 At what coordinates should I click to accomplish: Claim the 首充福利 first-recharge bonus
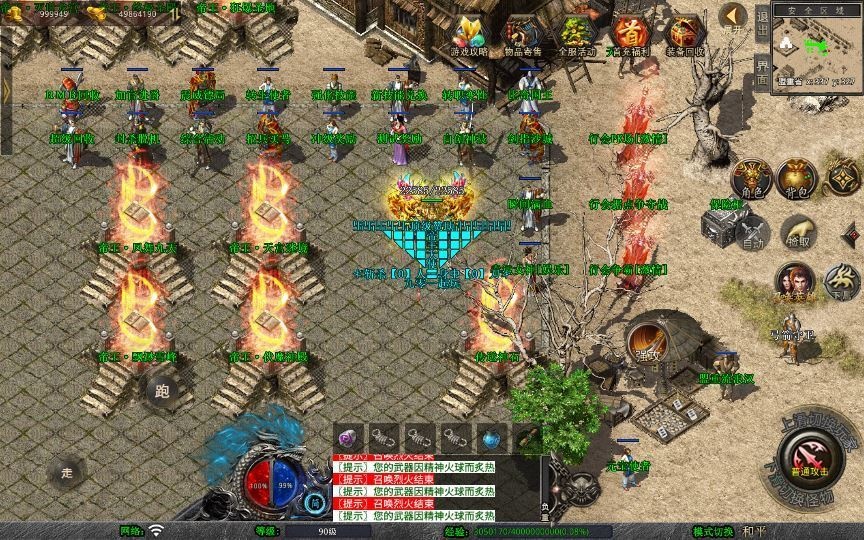[x=629, y=34]
